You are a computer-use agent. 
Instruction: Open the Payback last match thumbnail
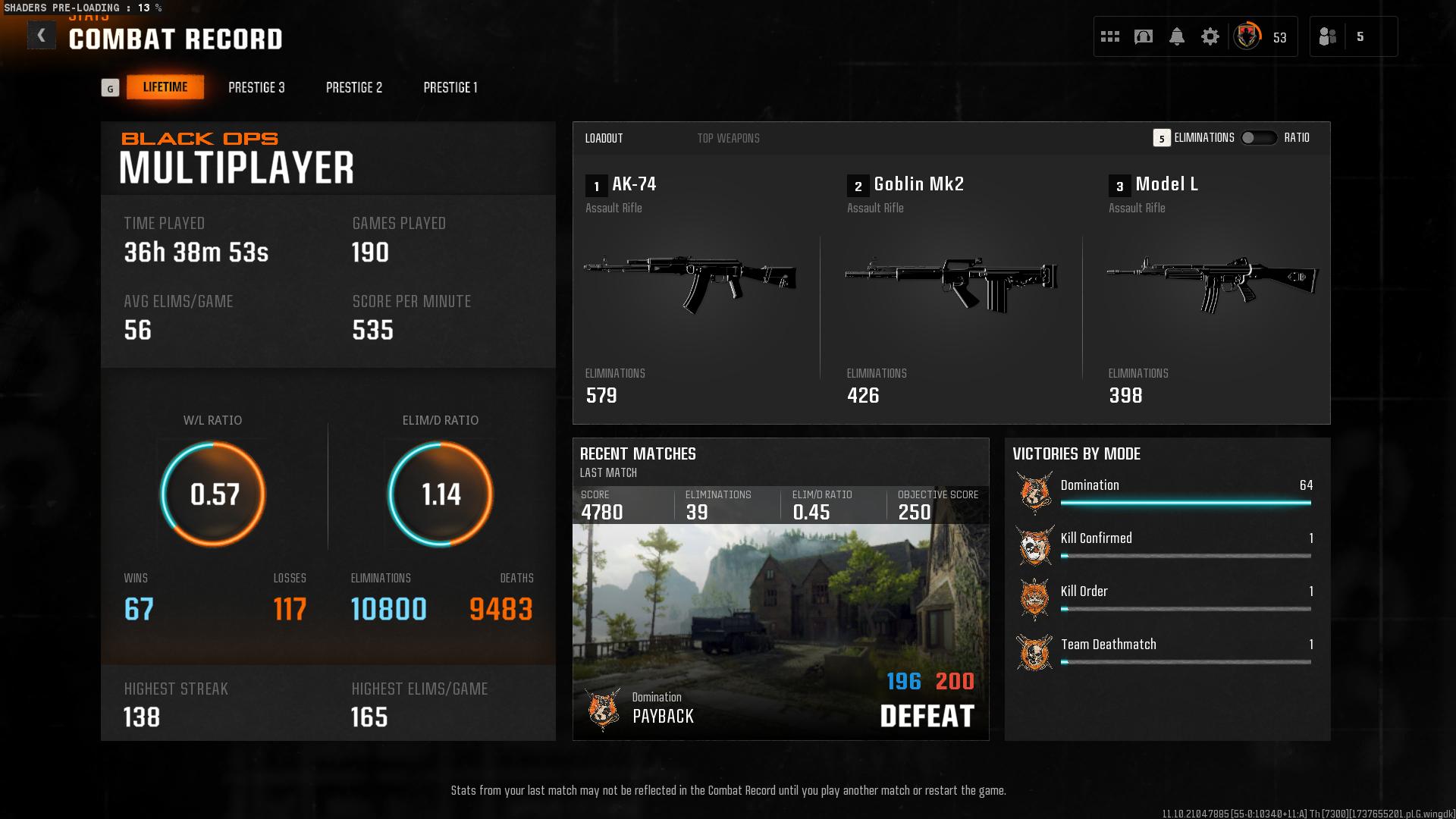click(x=780, y=629)
